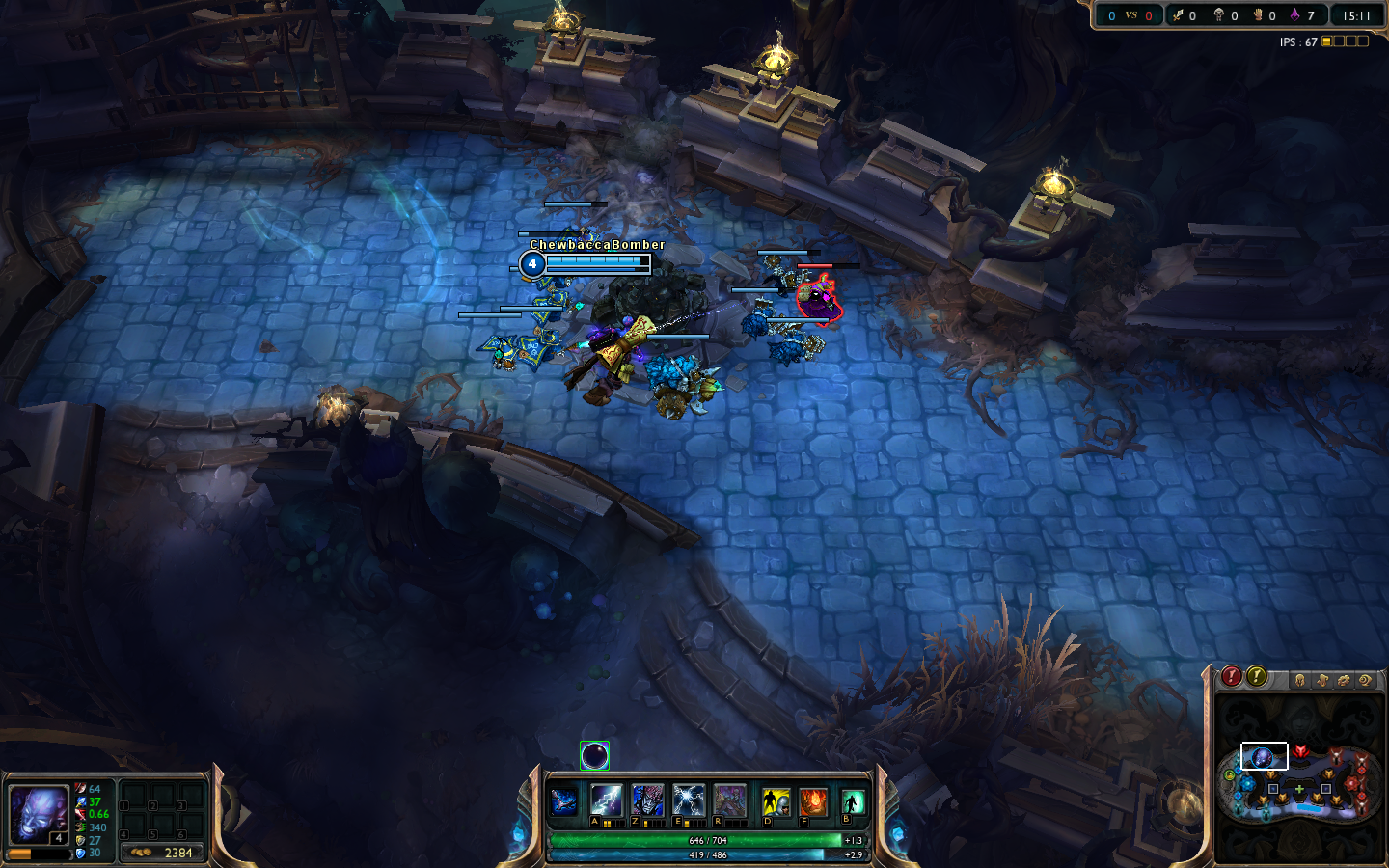Screen dimensions: 1389x868
Task: Use the Ignite summoner spell
Action: tap(813, 801)
